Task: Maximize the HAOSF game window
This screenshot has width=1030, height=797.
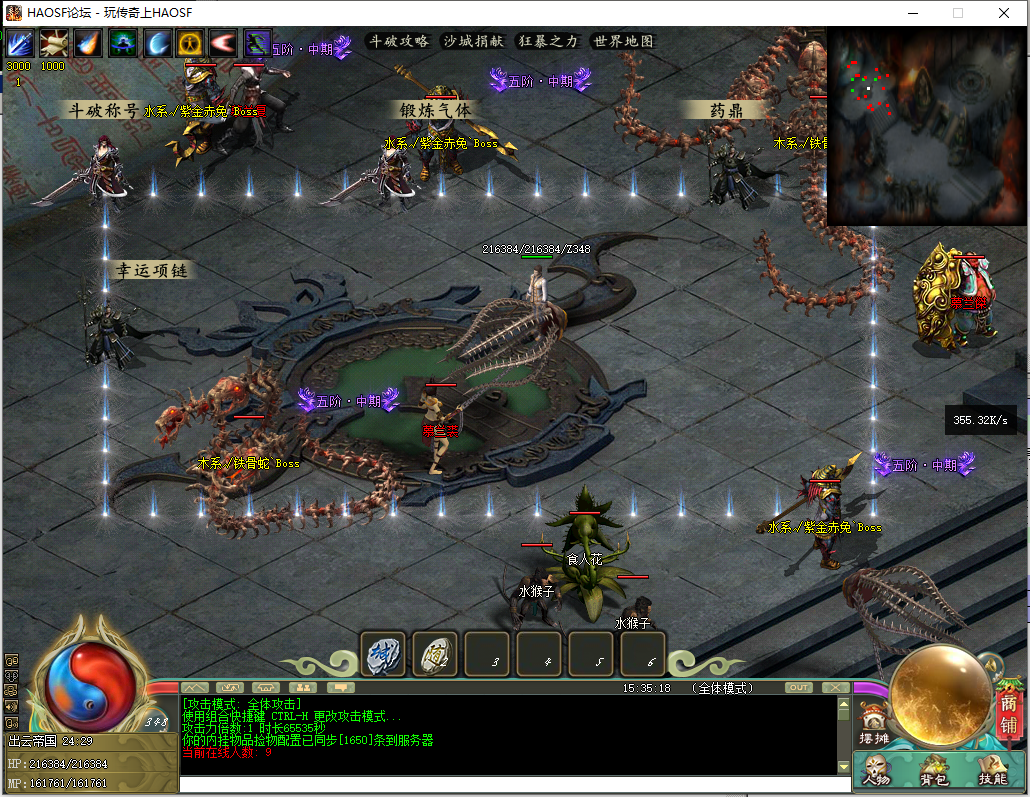Action: [x=957, y=13]
